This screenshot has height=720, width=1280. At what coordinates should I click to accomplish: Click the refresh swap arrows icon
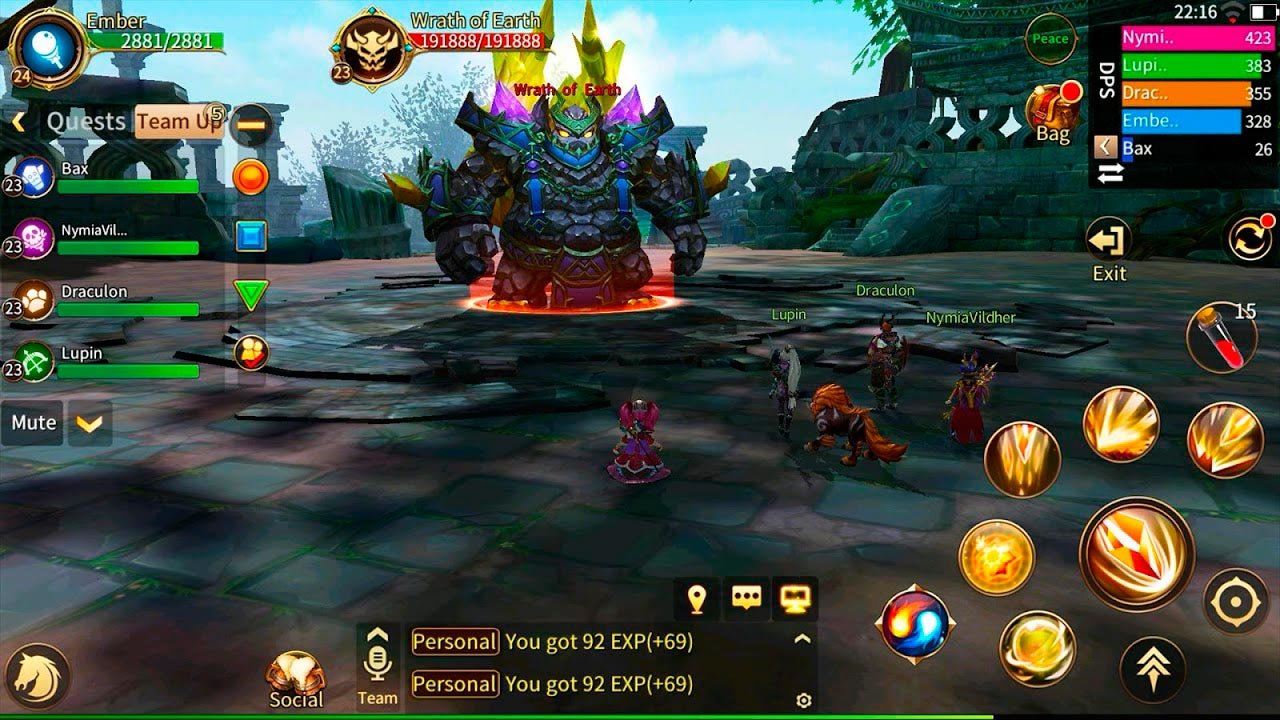pos(1251,242)
